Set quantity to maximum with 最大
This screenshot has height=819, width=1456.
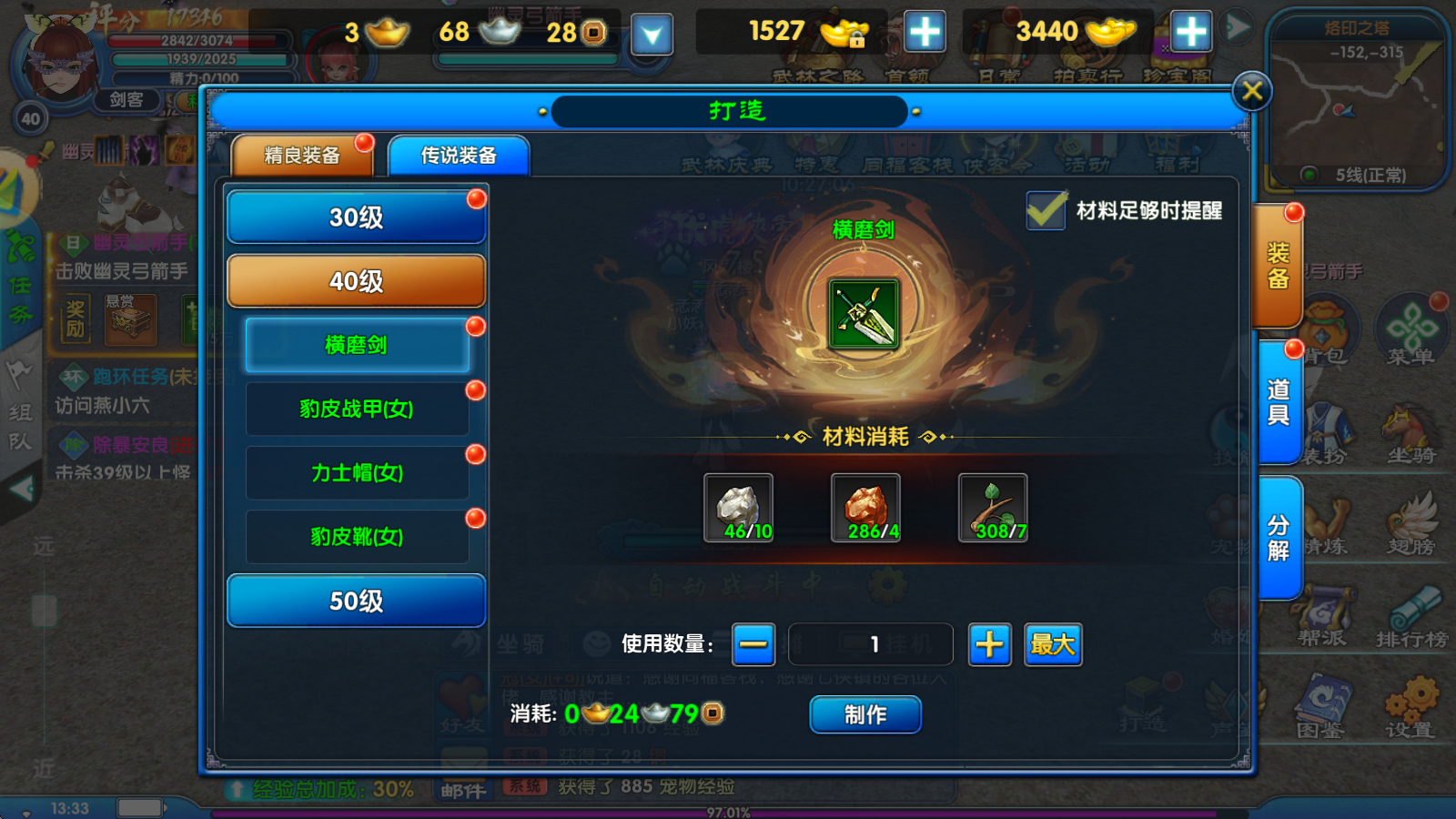coord(1053,644)
